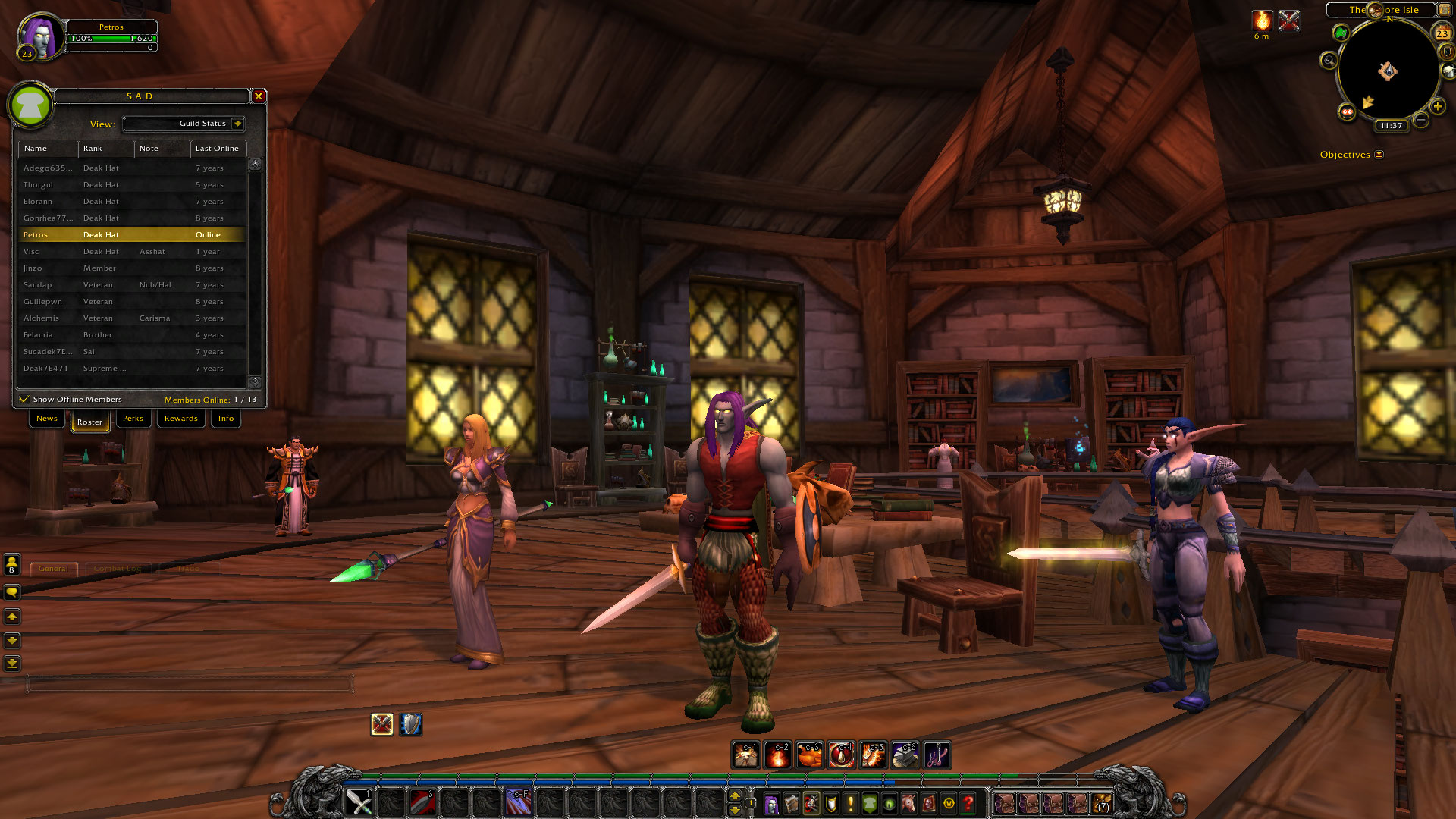
Task: Zoom out the minimap with minus button
Action: (x=1421, y=120)
